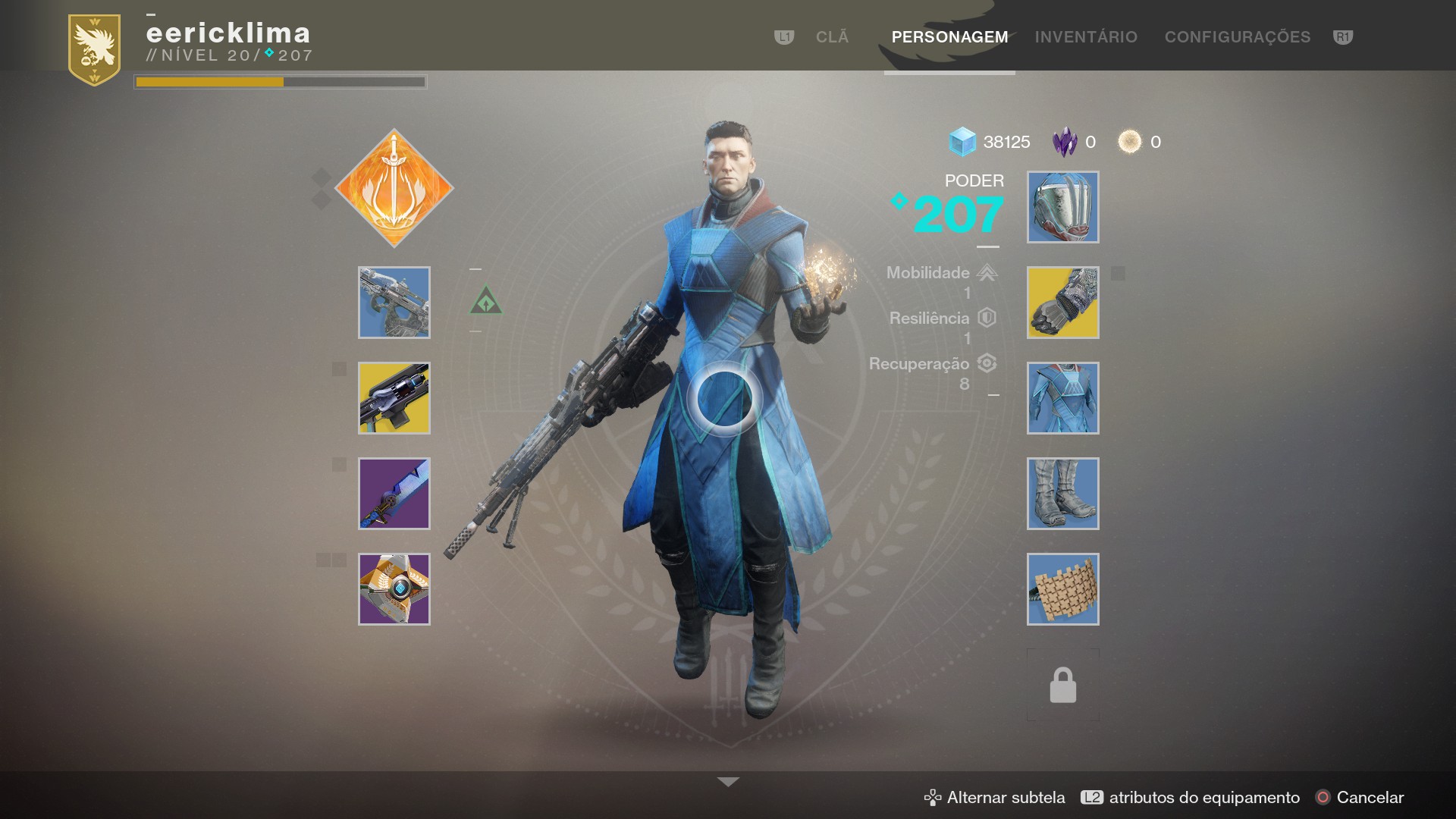The width and height of the screenshot is (1456, 819).
Task: Choose the yellow exotic gauntlets slot
Action: [1062, 303]
